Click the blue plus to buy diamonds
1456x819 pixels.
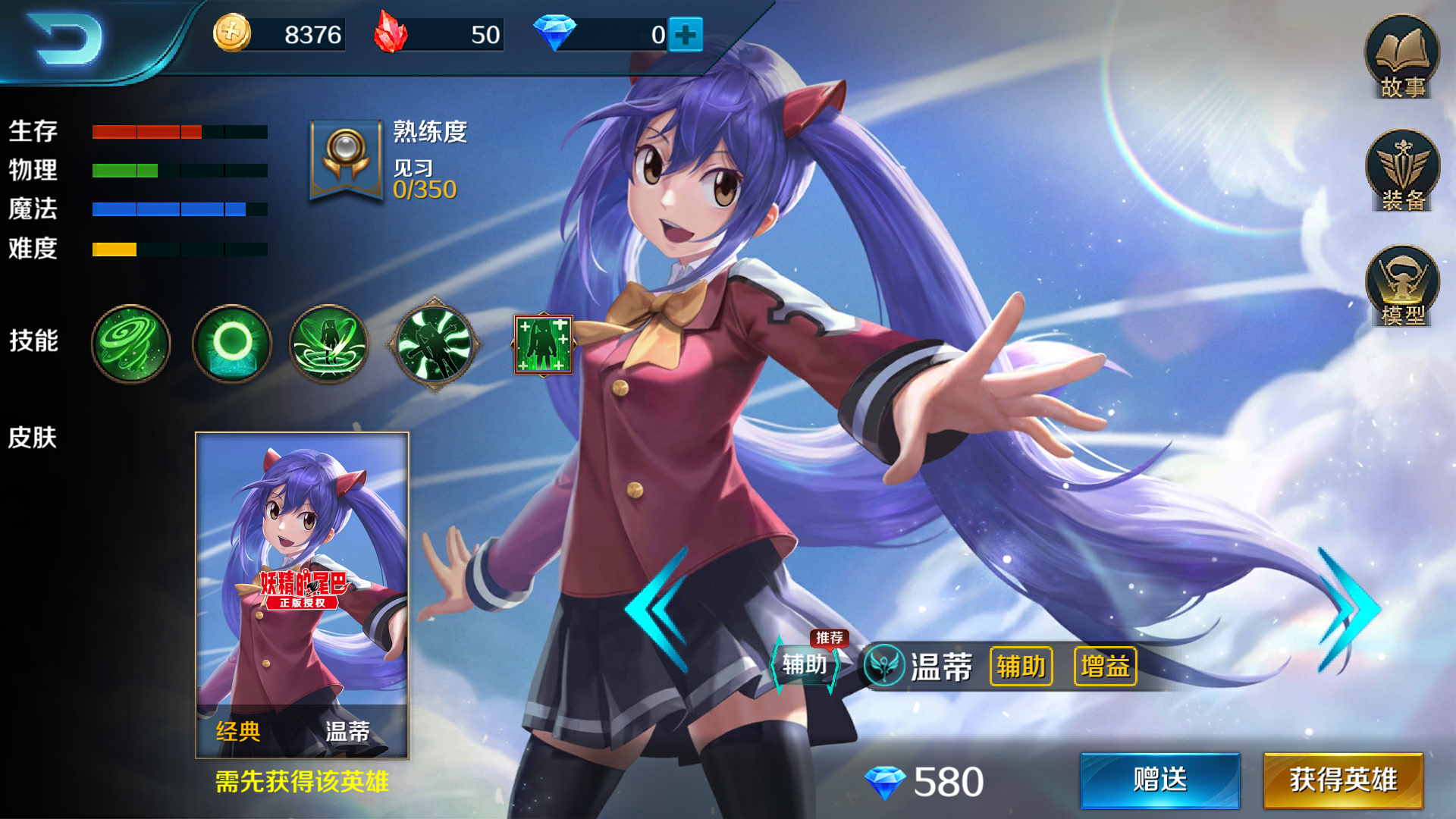point(685,33)
